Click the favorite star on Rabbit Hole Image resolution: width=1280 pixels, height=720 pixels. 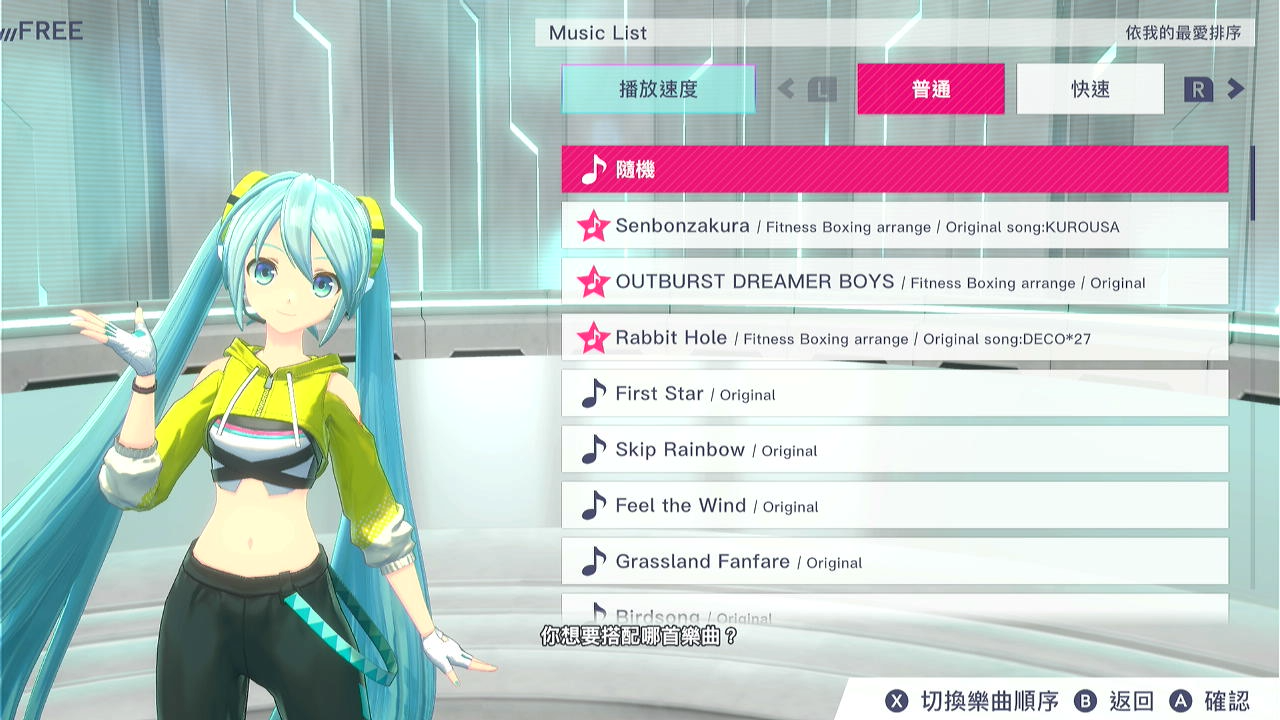click(593, 338)
